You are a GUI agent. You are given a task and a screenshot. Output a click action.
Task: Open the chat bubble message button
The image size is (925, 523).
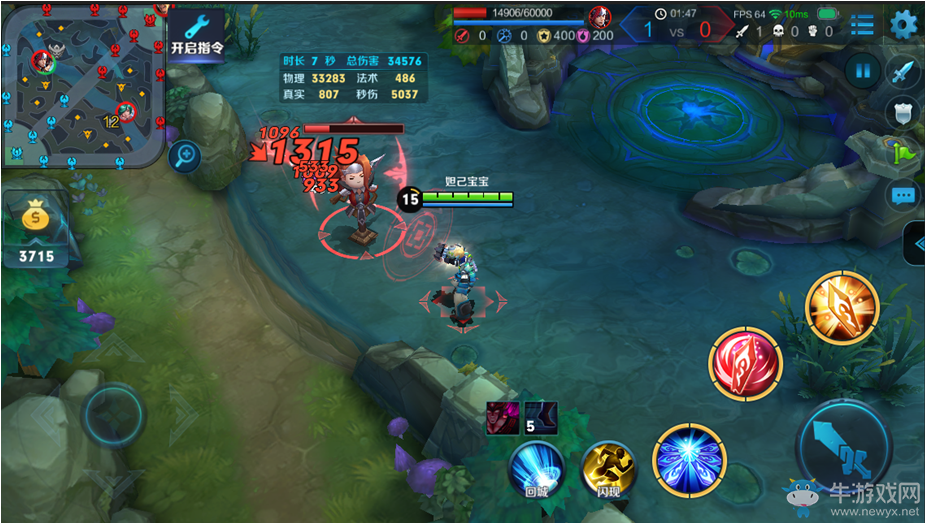pyautogui.click(x=903, y=195)
